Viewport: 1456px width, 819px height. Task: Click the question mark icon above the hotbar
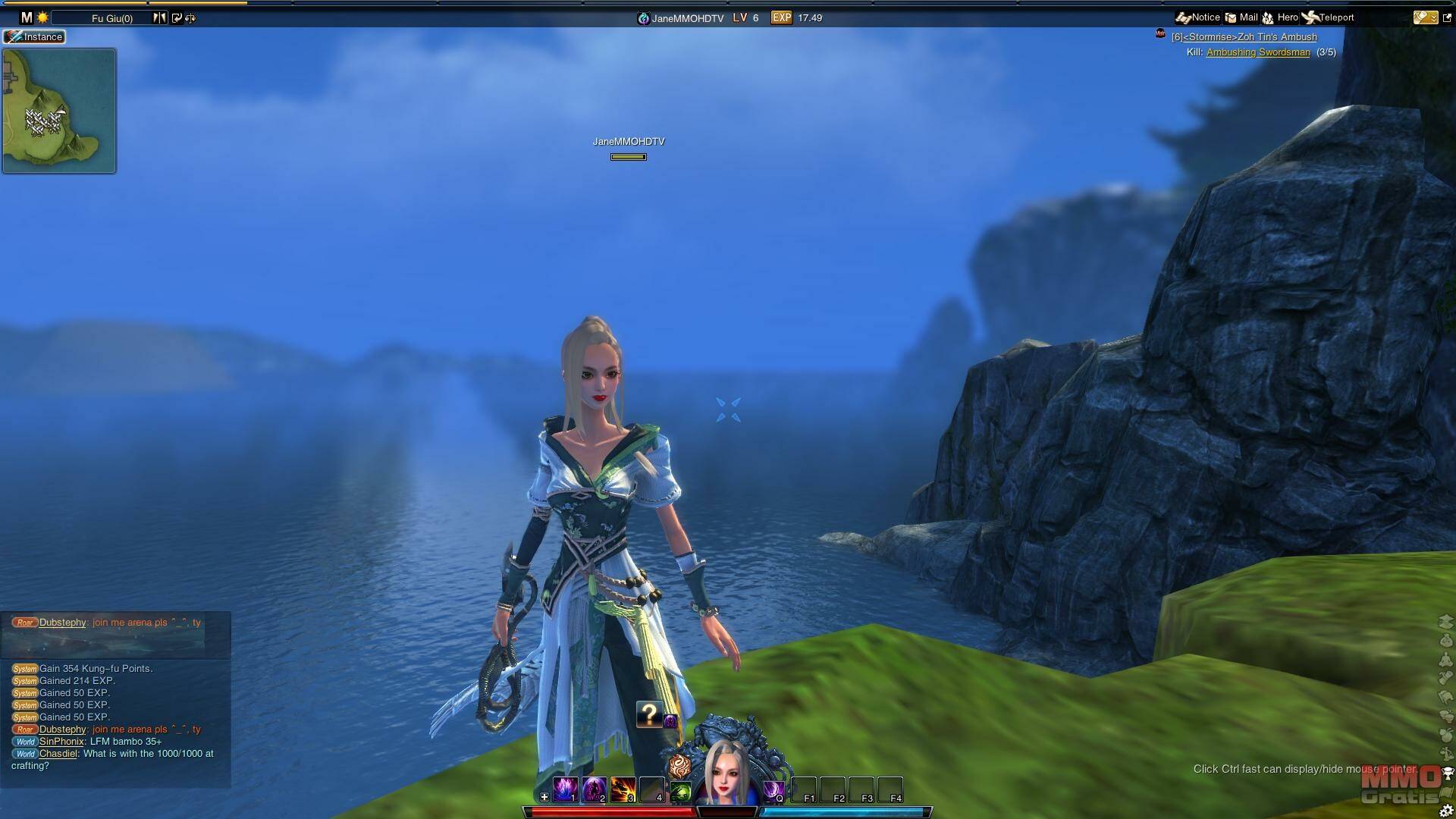649,714
